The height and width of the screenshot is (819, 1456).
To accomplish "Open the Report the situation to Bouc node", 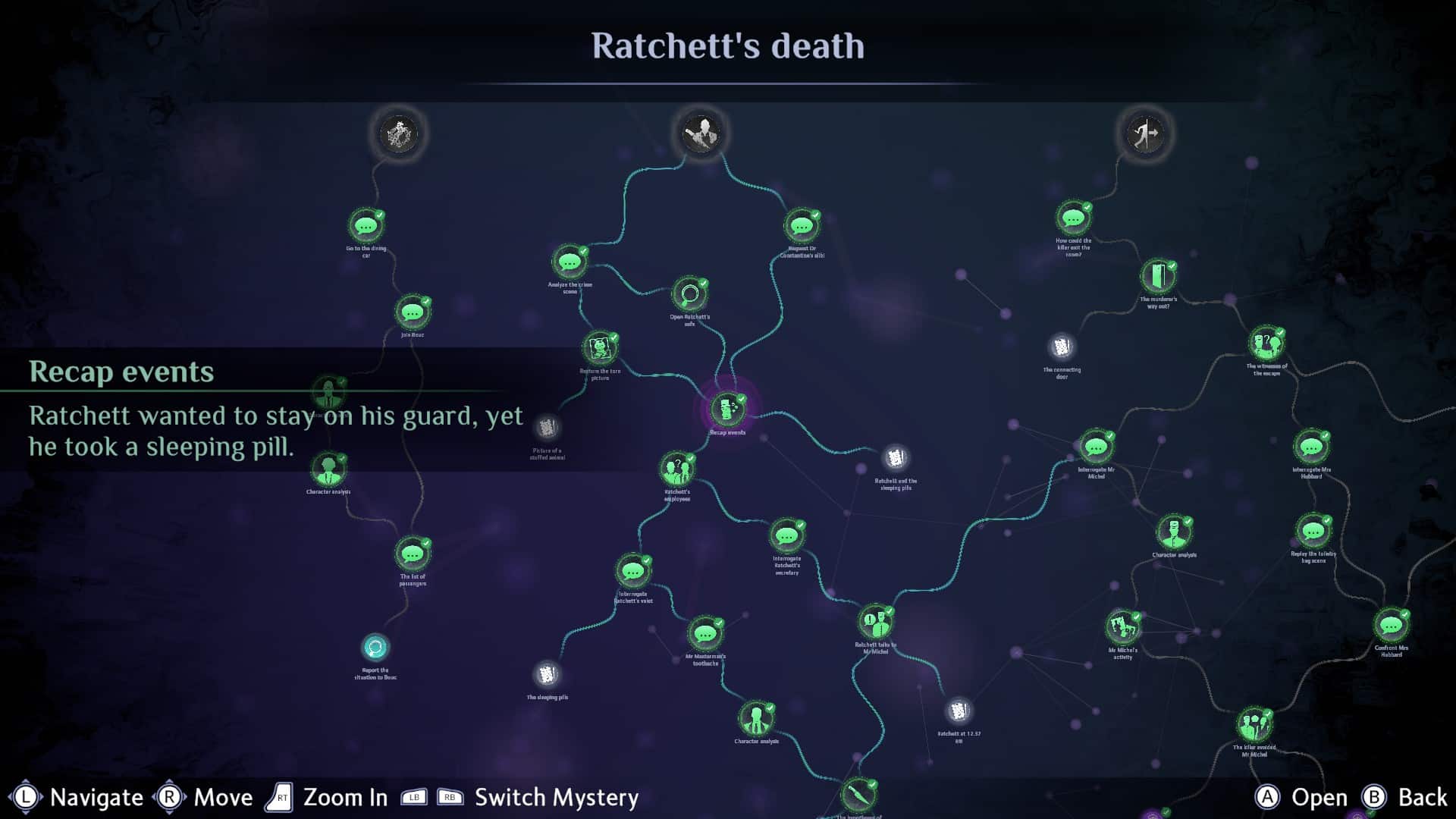I will (377, 647).
